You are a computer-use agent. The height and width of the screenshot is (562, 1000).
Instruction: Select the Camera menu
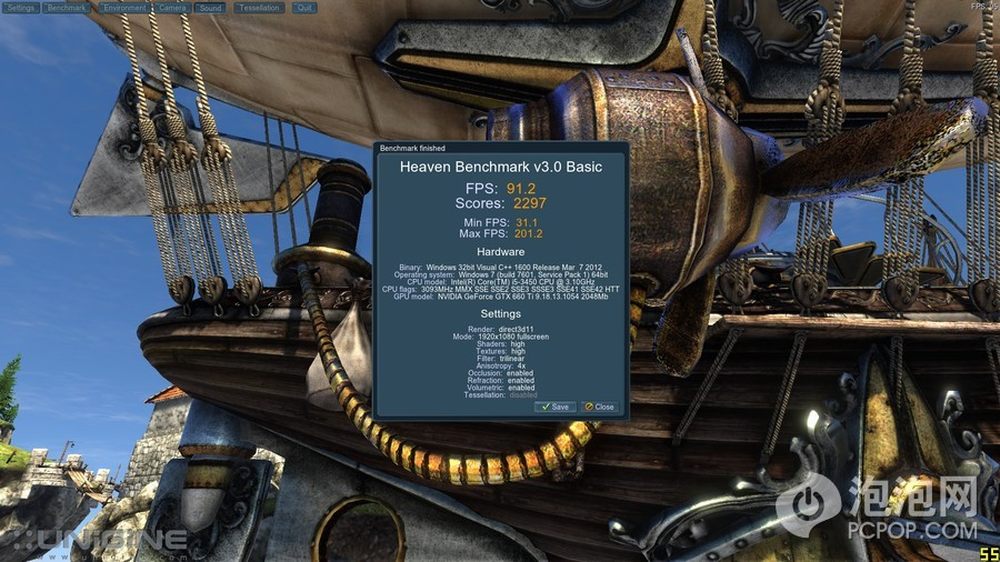172,8
